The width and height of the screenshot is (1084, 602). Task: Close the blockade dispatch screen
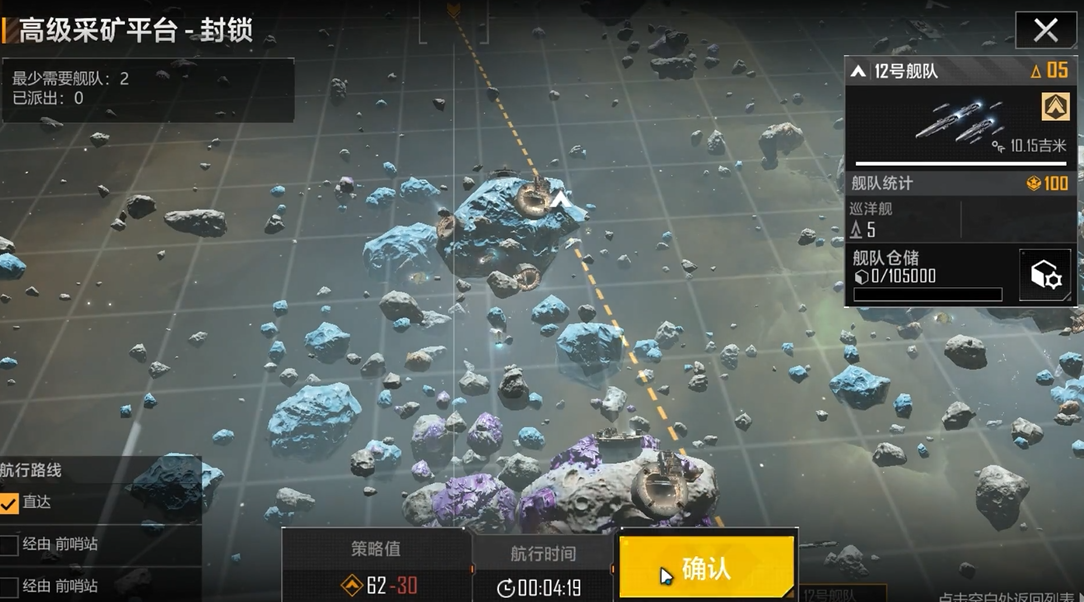[1045, 30]
